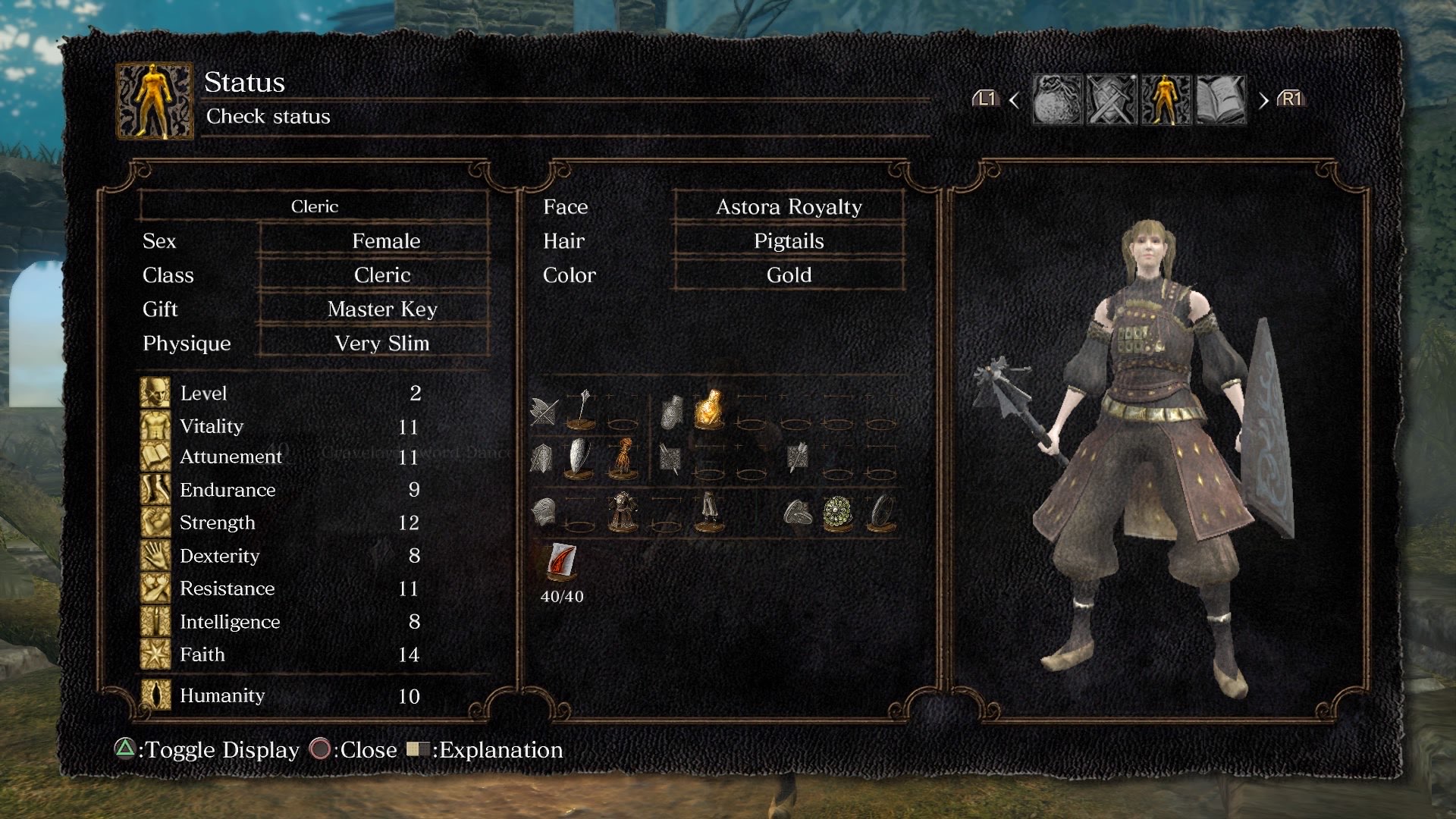Select the equipped mace weapon slot
This screenshot has height=819, width=1456.
pos(582,410)
